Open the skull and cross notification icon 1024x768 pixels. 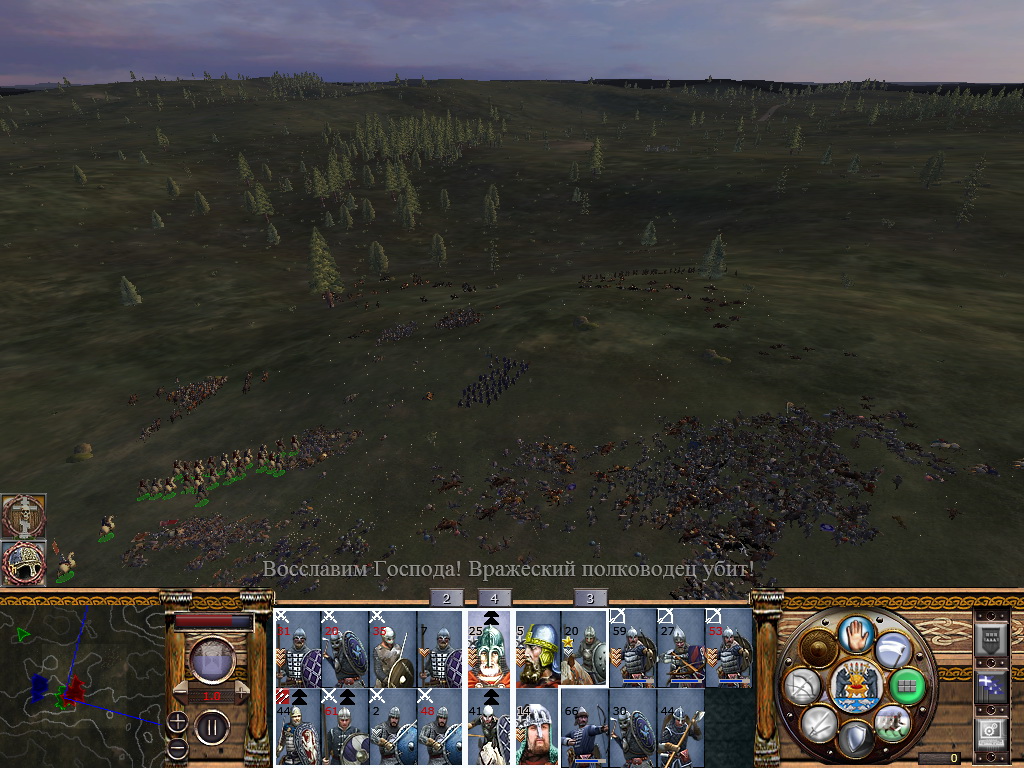pyautogui.click(x=23, y=515)
